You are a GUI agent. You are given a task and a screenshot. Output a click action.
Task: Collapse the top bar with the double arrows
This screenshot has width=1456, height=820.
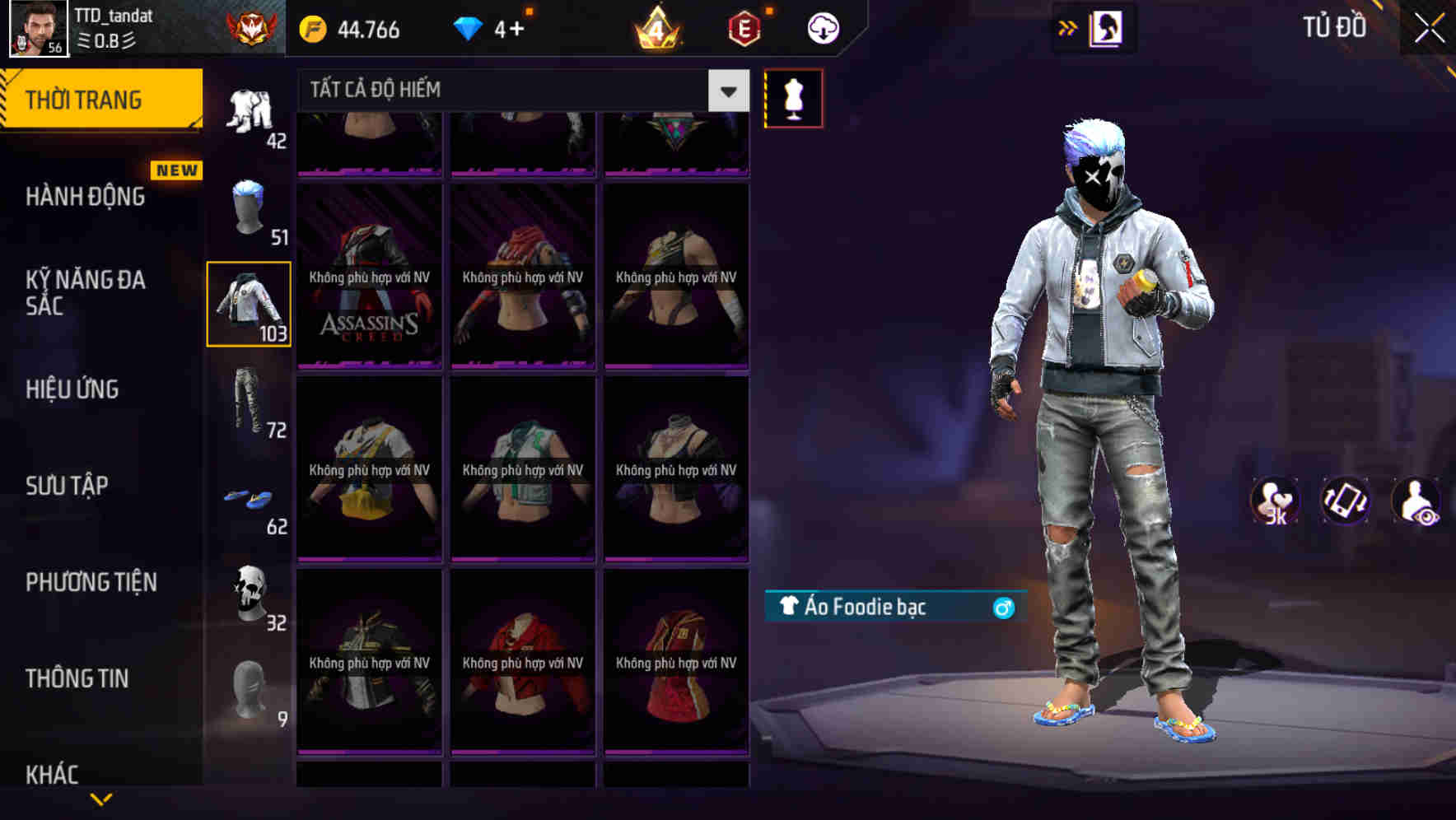[x=1068, y=27]
